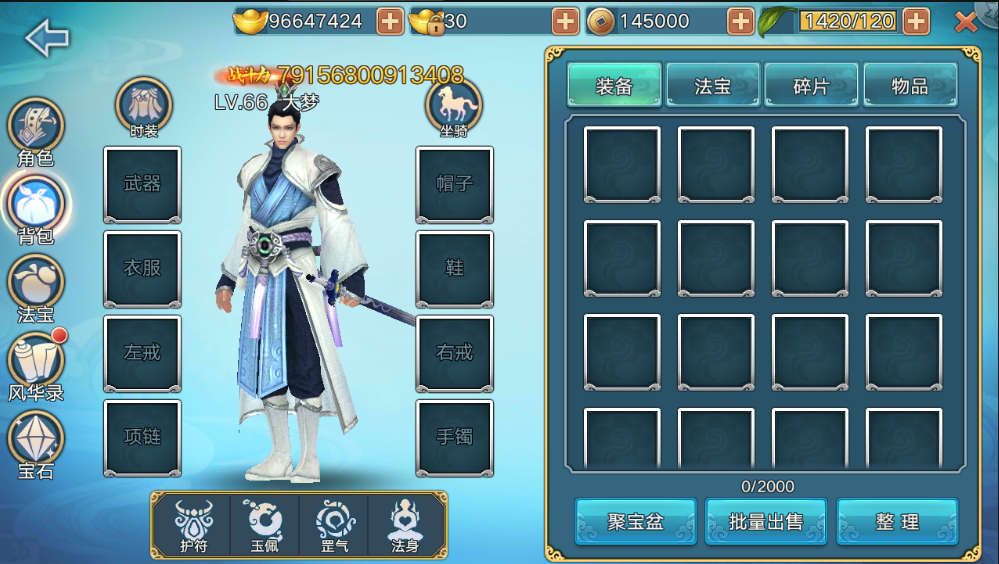Viewport: 999px width, 564px height.
Task: Open the 坐骑 mount icon
Action: pyautogui.click(x=454, y=105)
